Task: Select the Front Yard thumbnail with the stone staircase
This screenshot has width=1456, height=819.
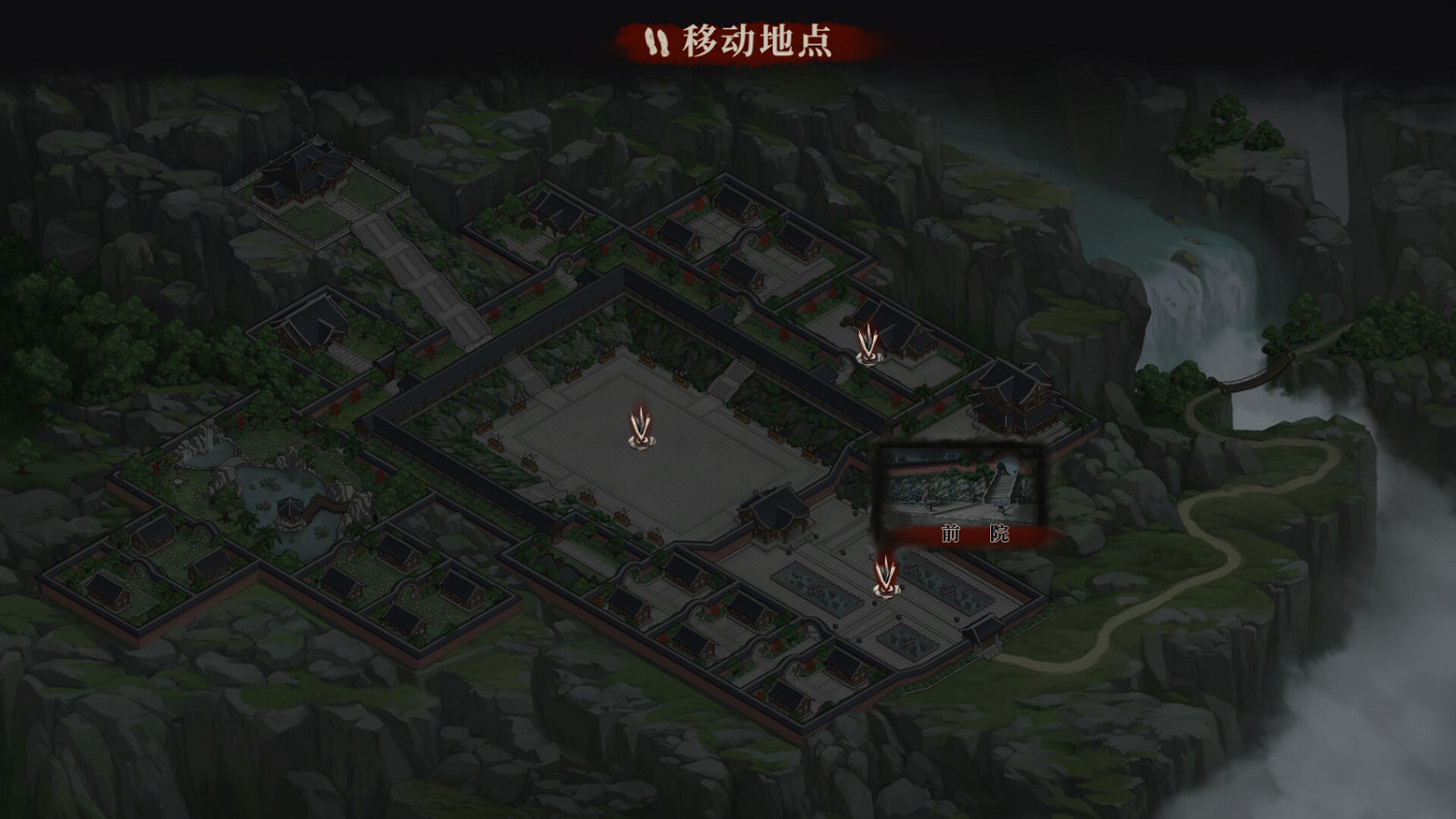Action: tap(959, 485)
